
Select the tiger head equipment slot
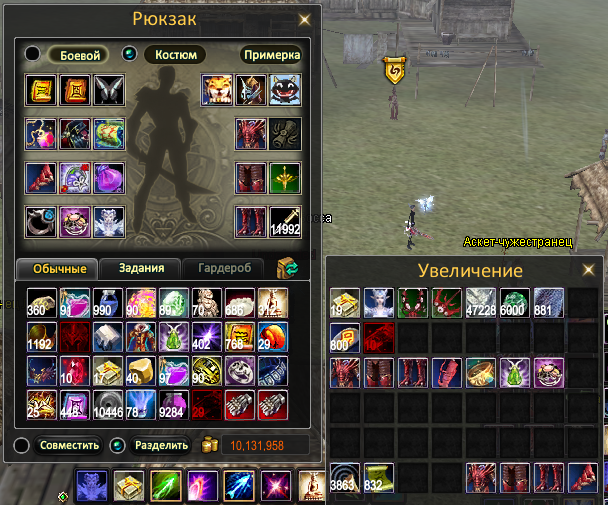[x=218, y=90]
